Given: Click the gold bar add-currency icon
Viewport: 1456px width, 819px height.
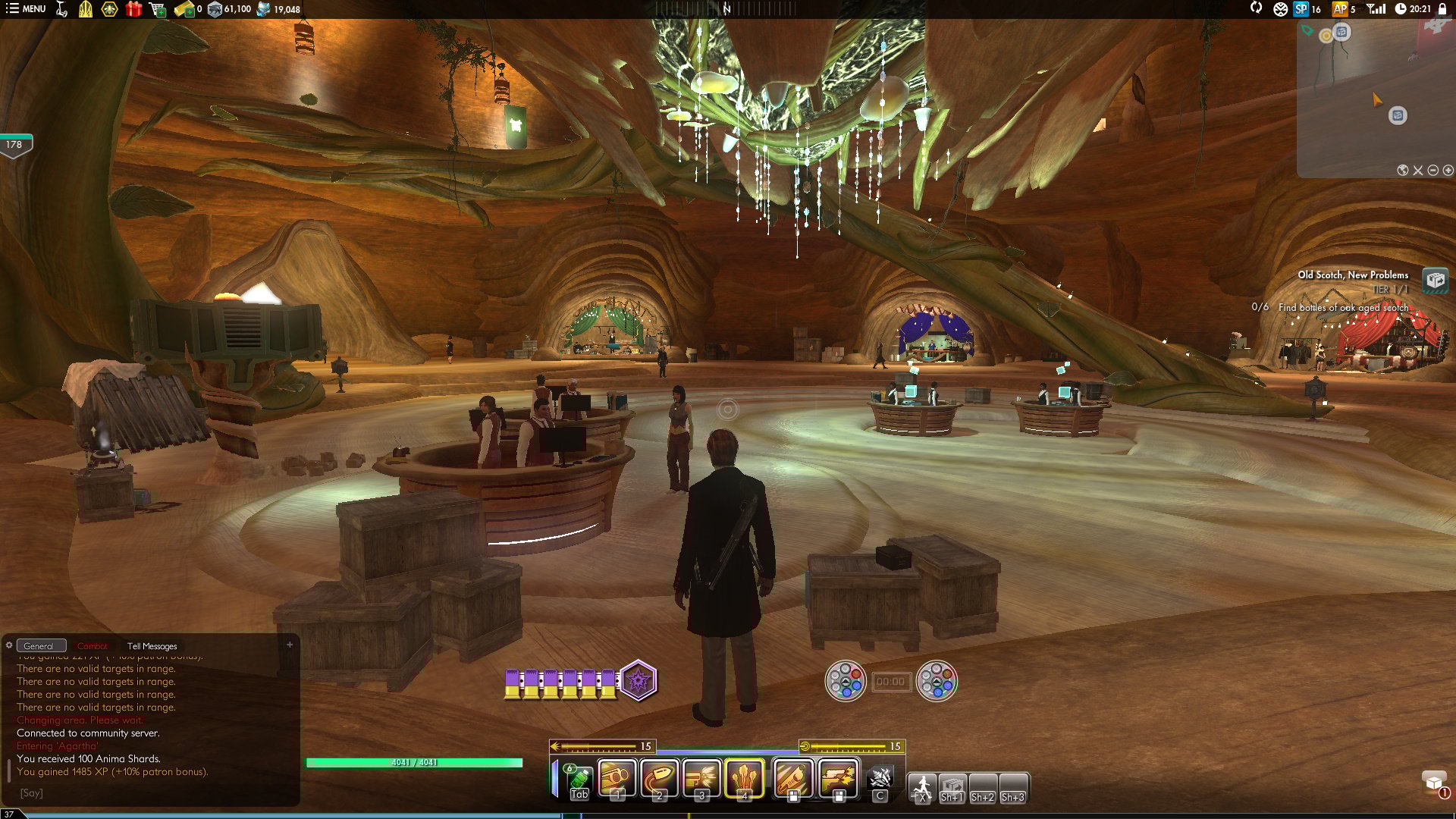Looking at the screenshot, I should [x=184, y=9].
